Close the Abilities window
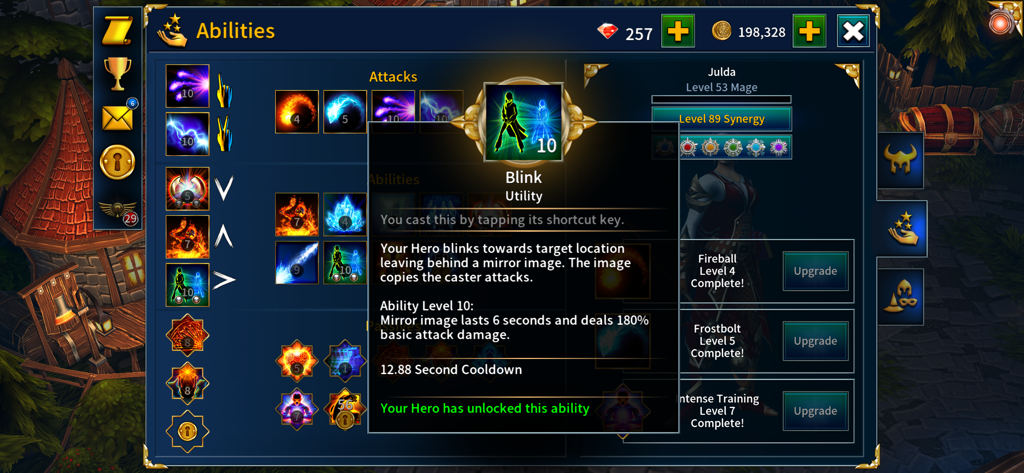Screen dimensions: 1024x473 click(x=853, y=32)
